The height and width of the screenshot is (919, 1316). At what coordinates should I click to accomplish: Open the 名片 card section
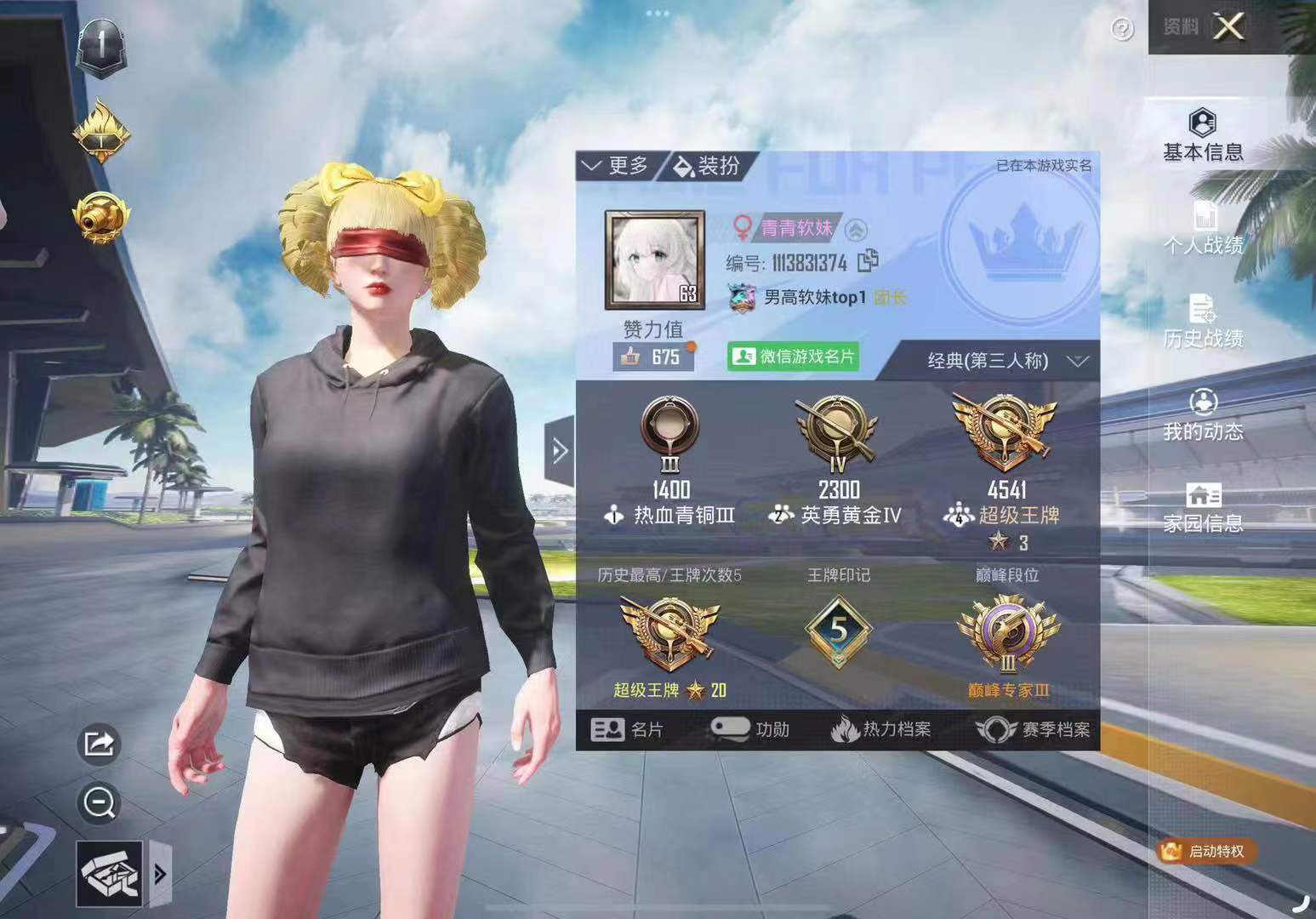[626, 729]
